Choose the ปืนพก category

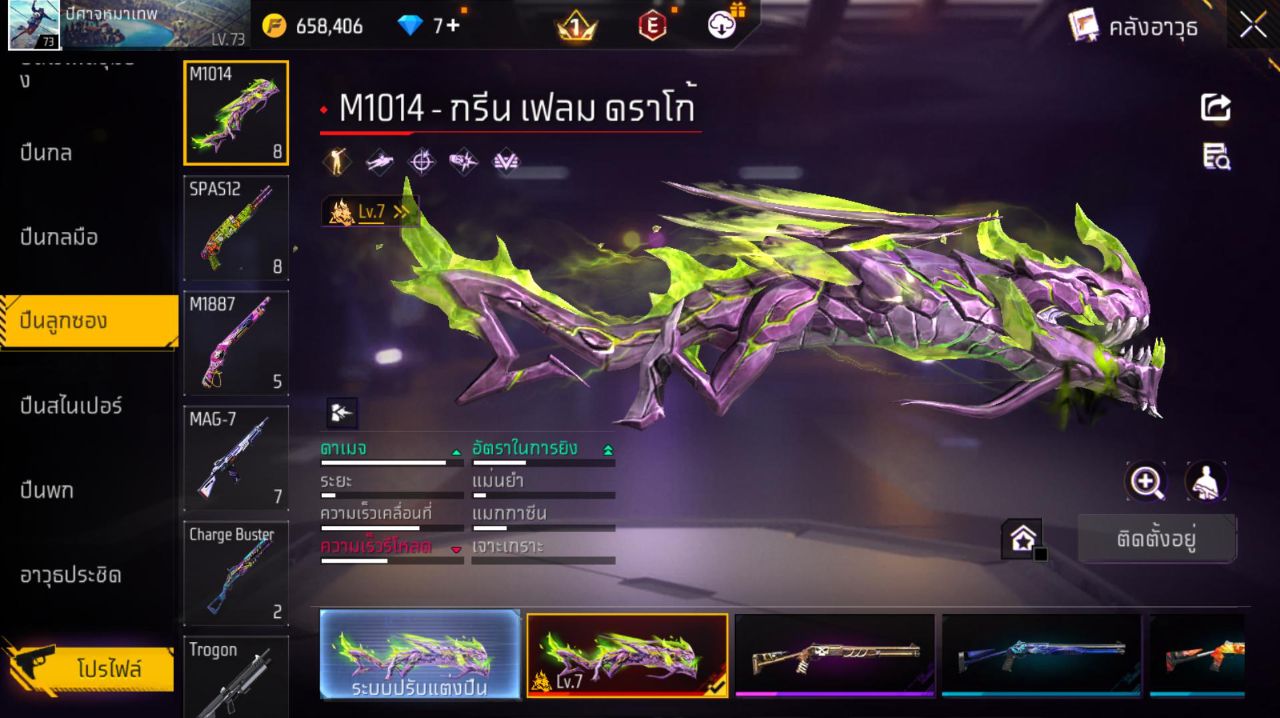pyautogui.click(x=47, y=490)
